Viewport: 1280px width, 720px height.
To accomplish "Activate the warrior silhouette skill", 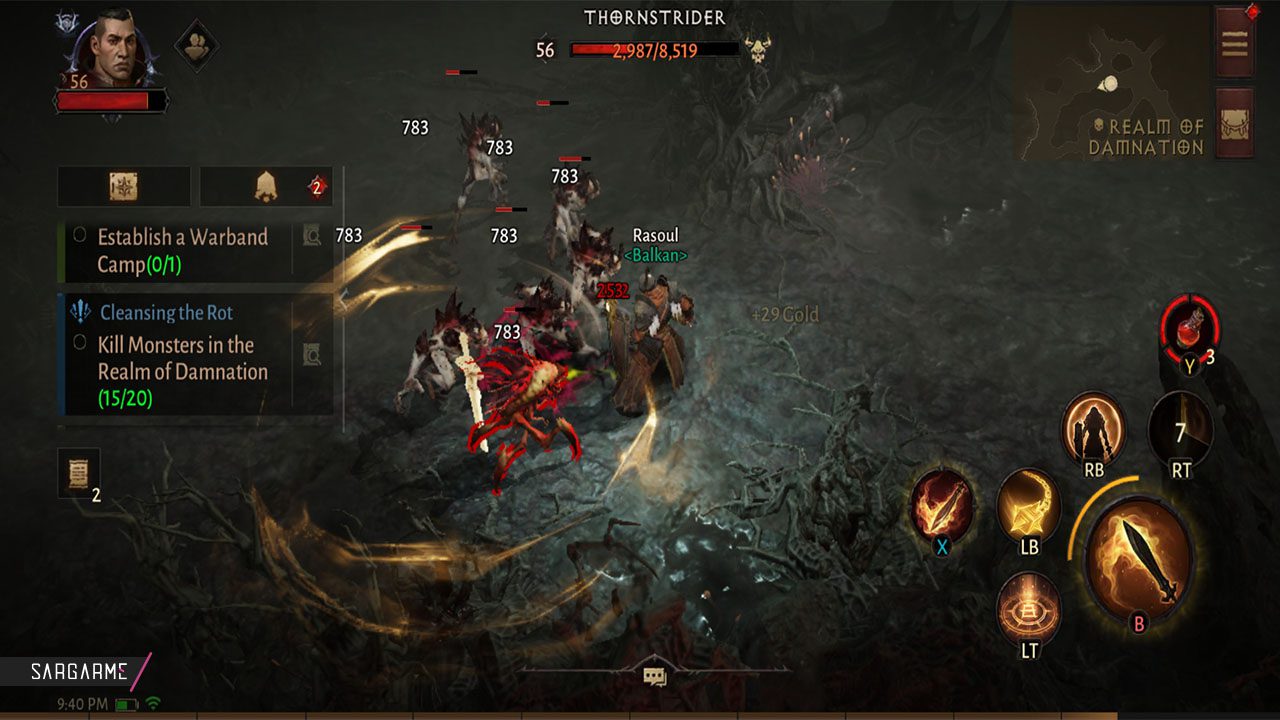I will pos(1093,426).
